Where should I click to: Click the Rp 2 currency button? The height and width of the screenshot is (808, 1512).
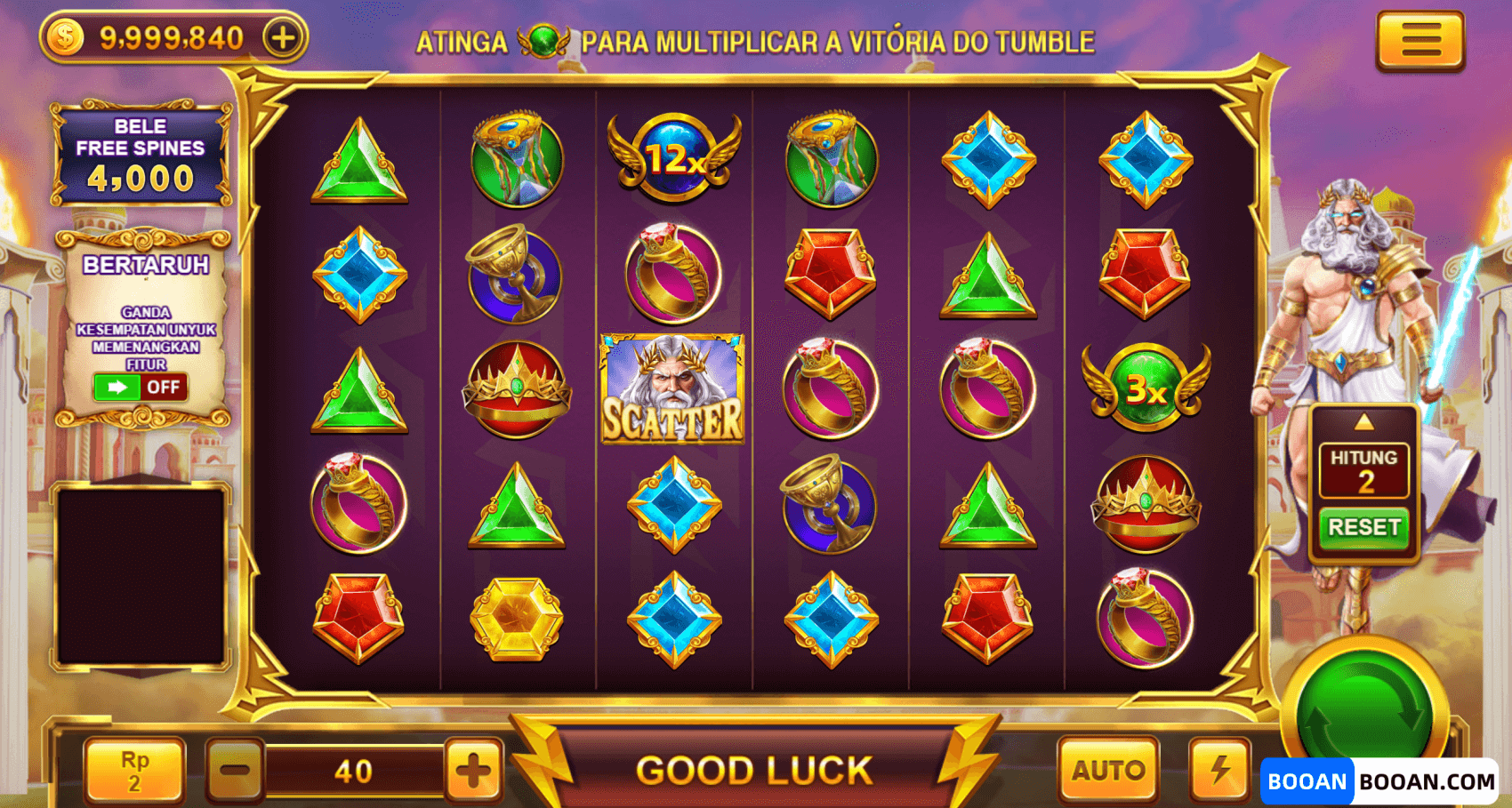(x=134, y=770)
